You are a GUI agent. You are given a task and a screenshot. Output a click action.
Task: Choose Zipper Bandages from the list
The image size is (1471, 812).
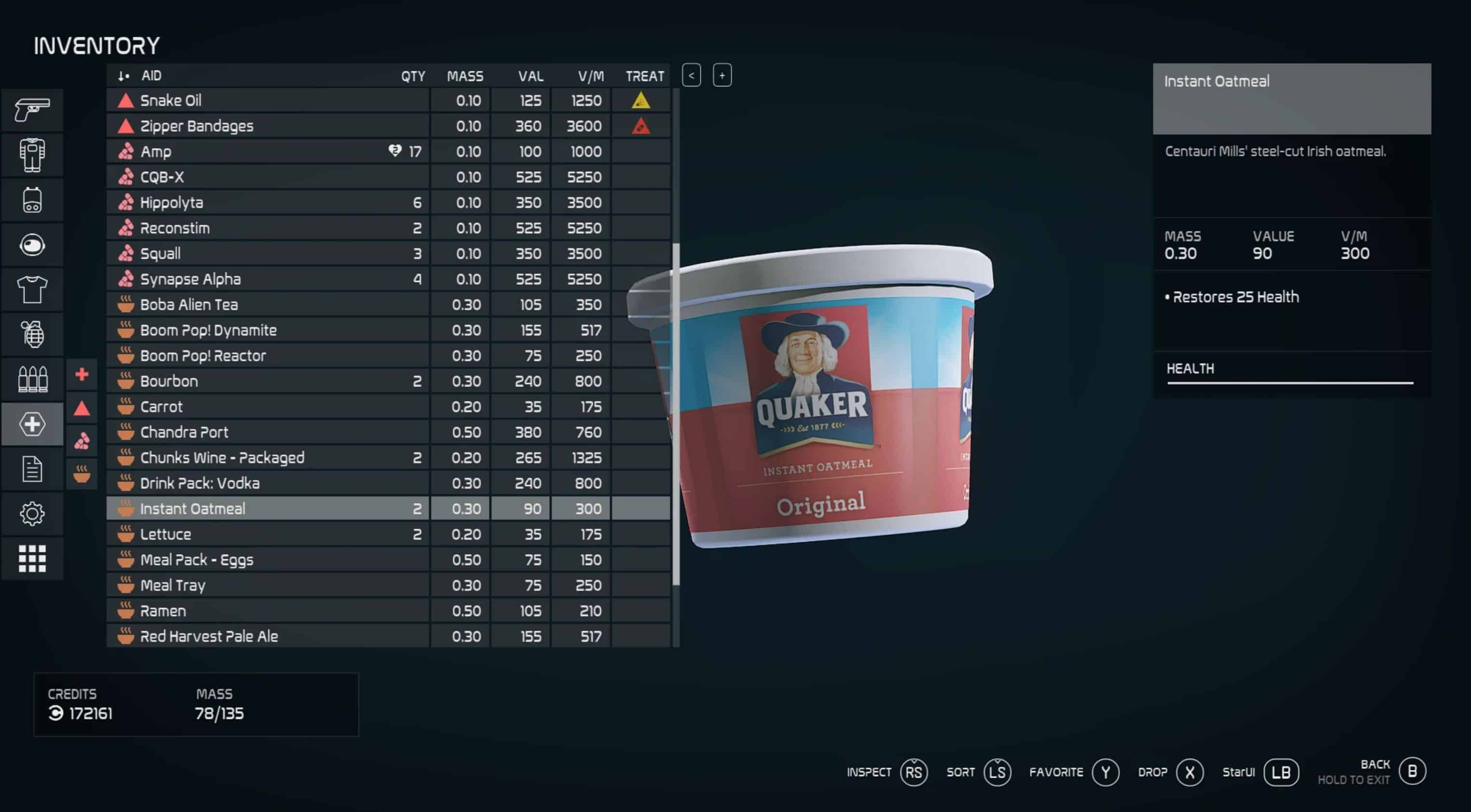pos(267,126)
